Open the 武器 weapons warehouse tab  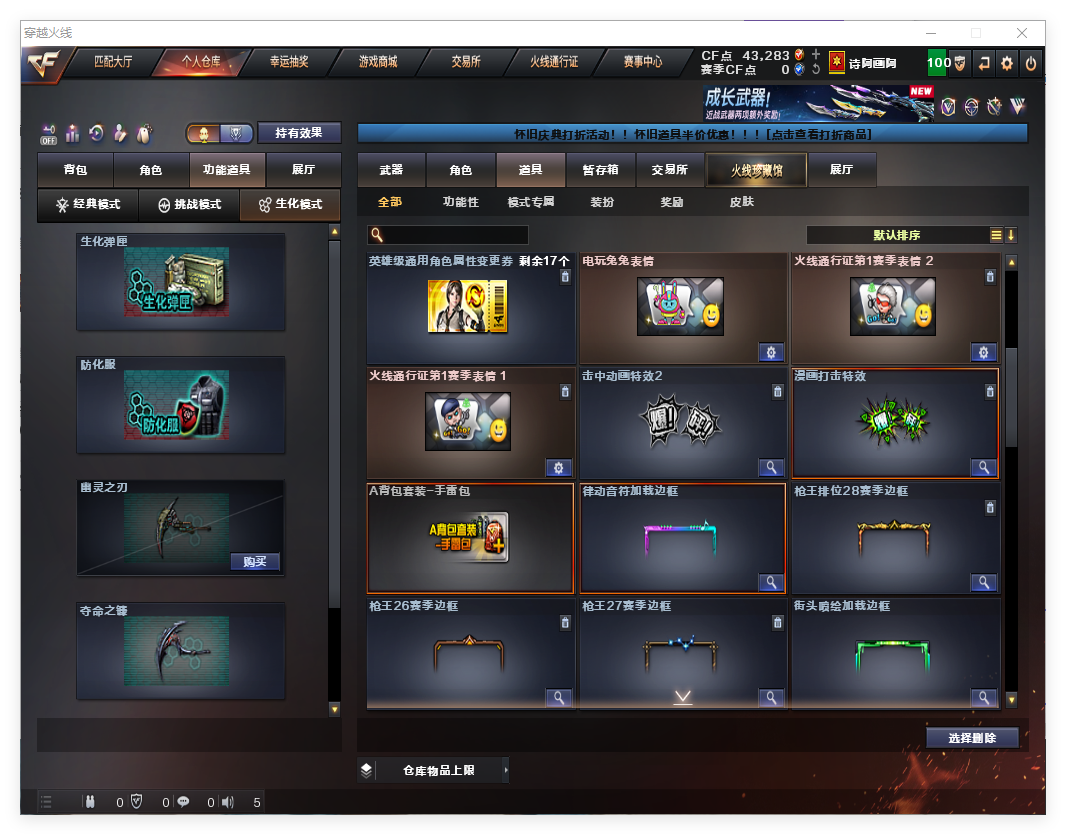391,170
